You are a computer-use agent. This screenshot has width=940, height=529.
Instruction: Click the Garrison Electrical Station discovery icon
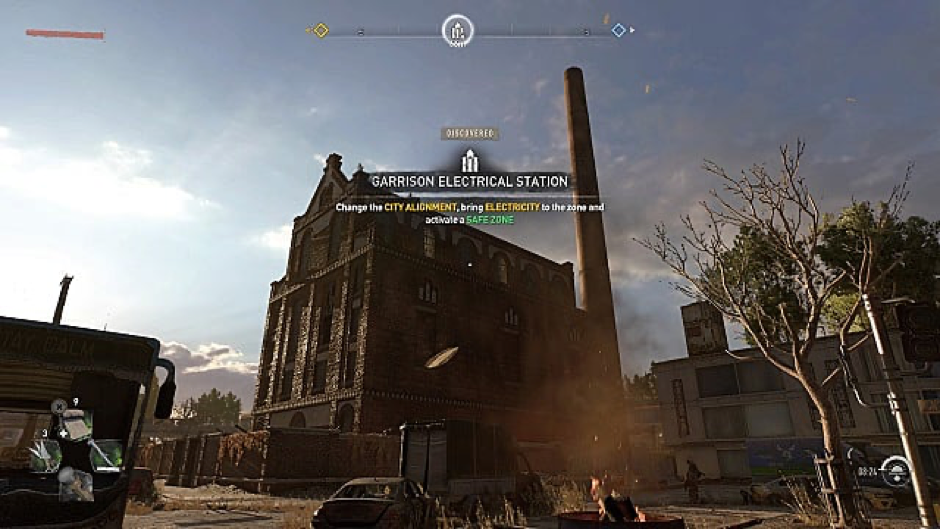point(469,161)
